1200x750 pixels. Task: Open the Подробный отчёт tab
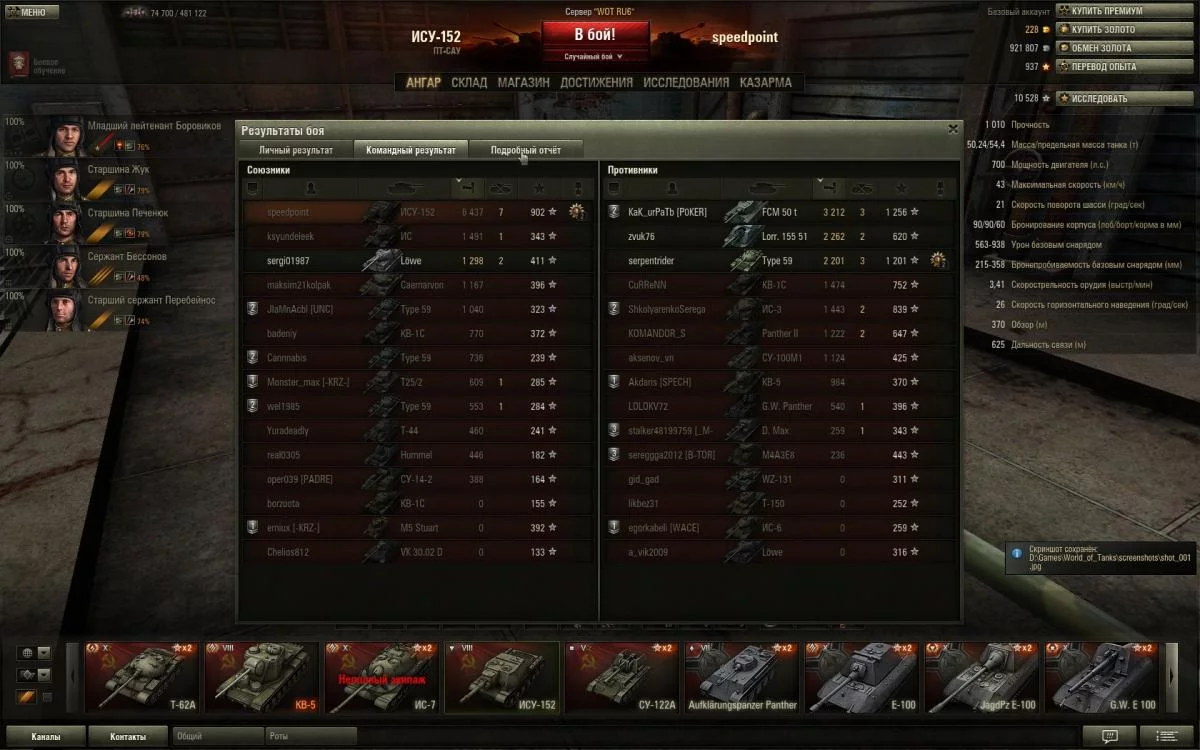(525, 150)
